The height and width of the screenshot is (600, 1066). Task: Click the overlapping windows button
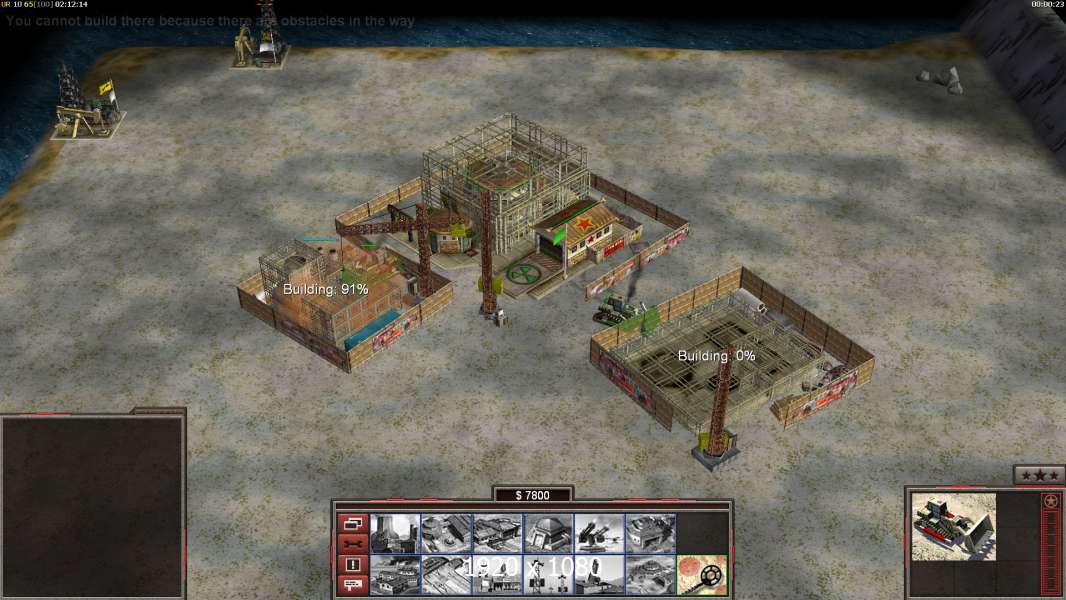click(352, 523)
